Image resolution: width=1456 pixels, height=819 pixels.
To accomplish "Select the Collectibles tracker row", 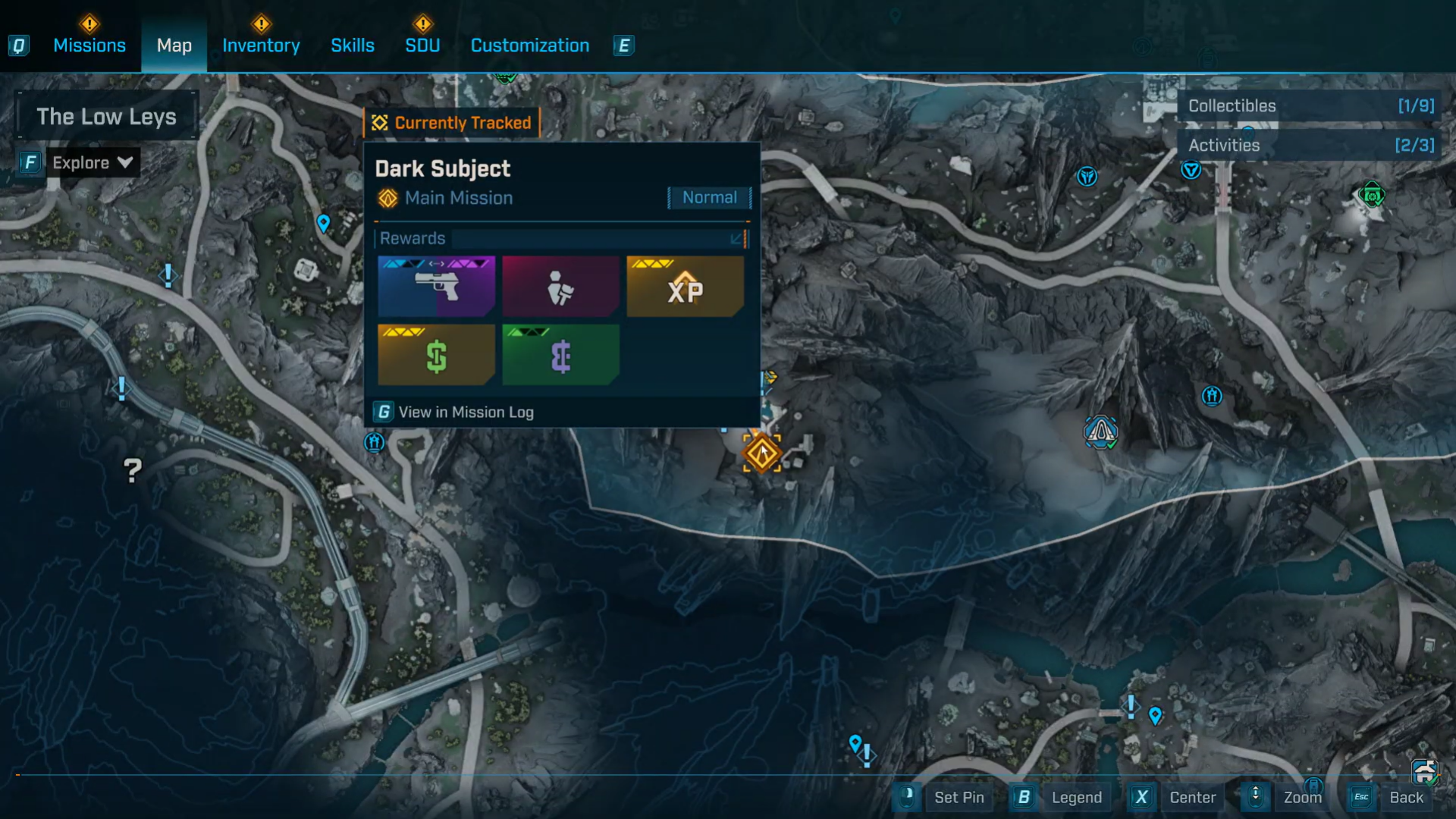I will pos(1310,106).
